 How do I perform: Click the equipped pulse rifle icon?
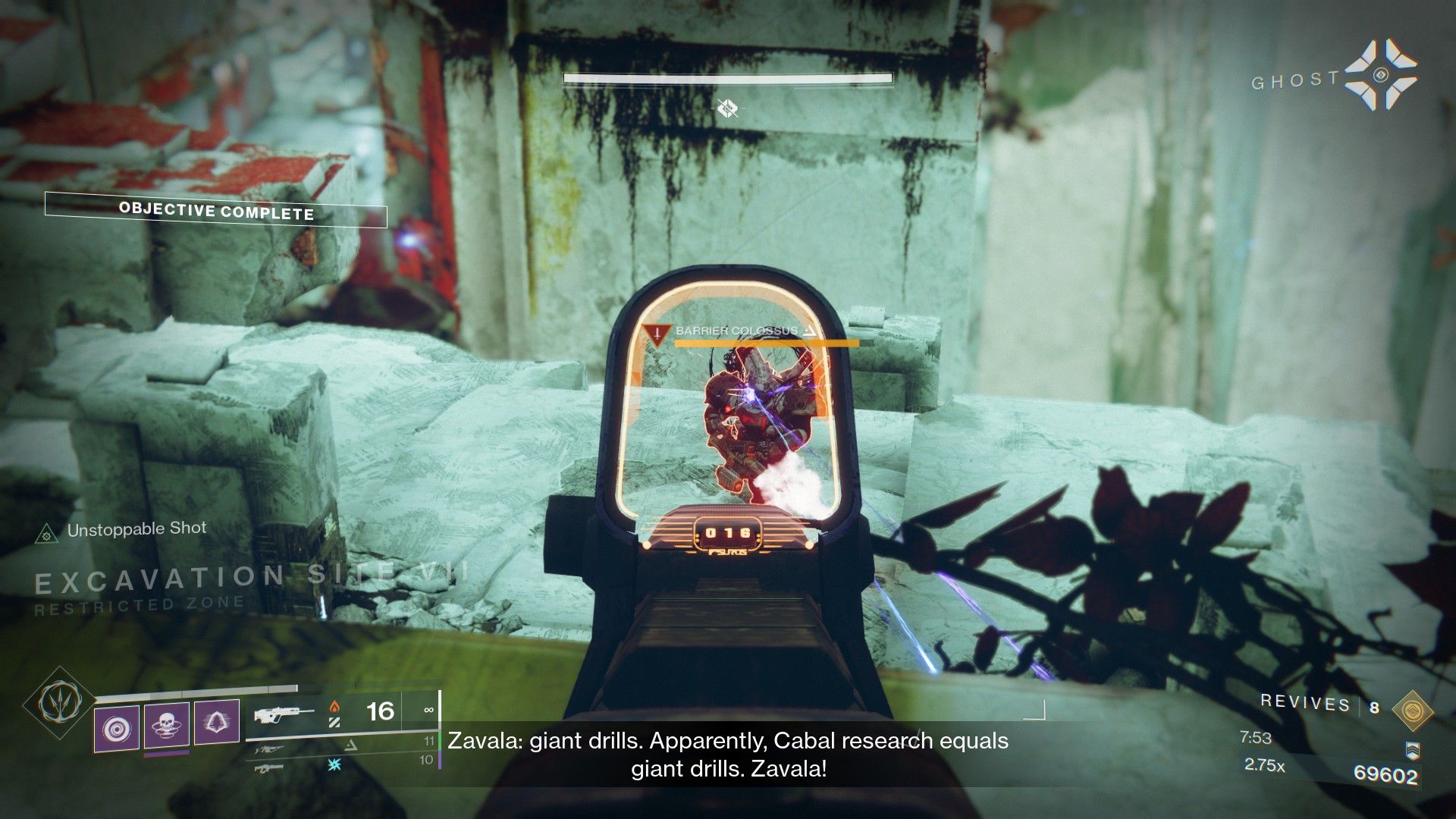284,714
